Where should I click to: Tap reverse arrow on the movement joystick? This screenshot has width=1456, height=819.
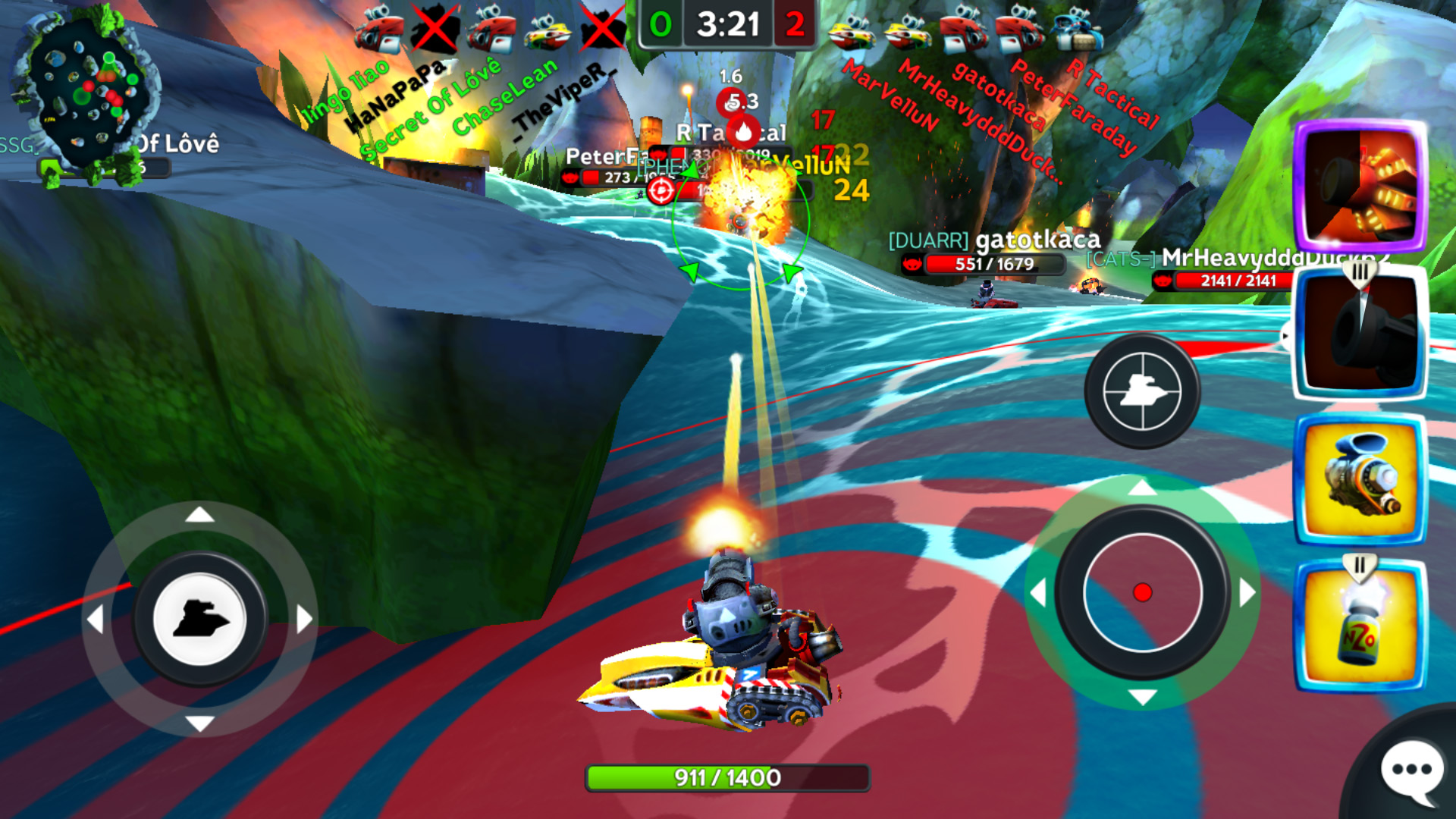click(x=199, y=723)
